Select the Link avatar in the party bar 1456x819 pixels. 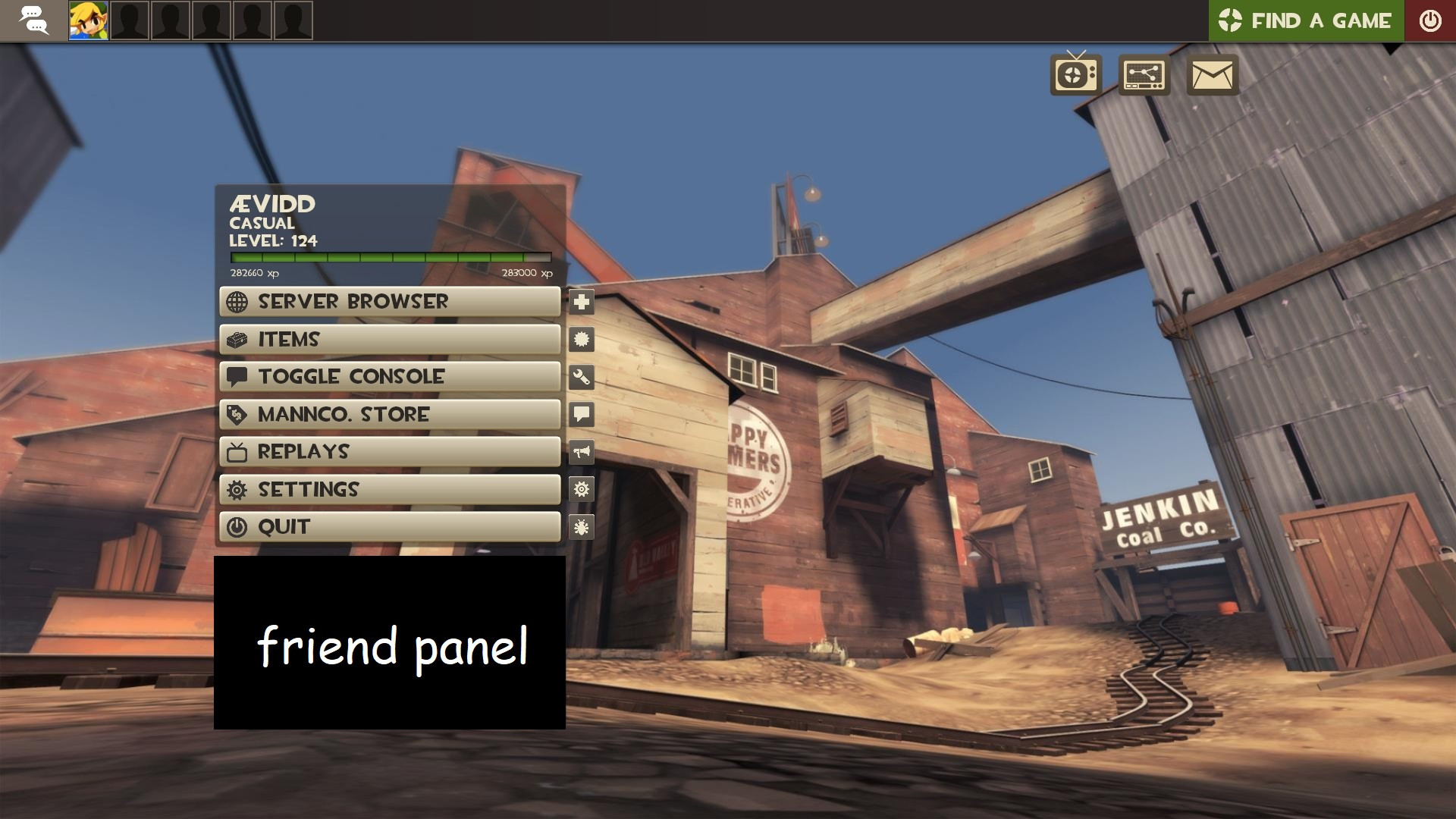click(x=89, y=20)
